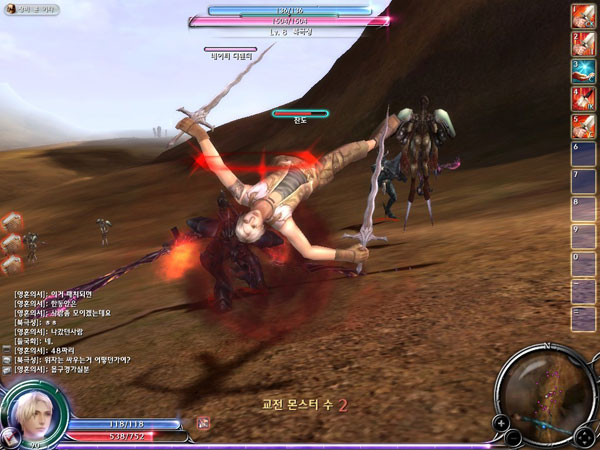Click the red buff icon beside the health bar
The height and width of the screenshot is (450, 600).
(x=203, y=423)
